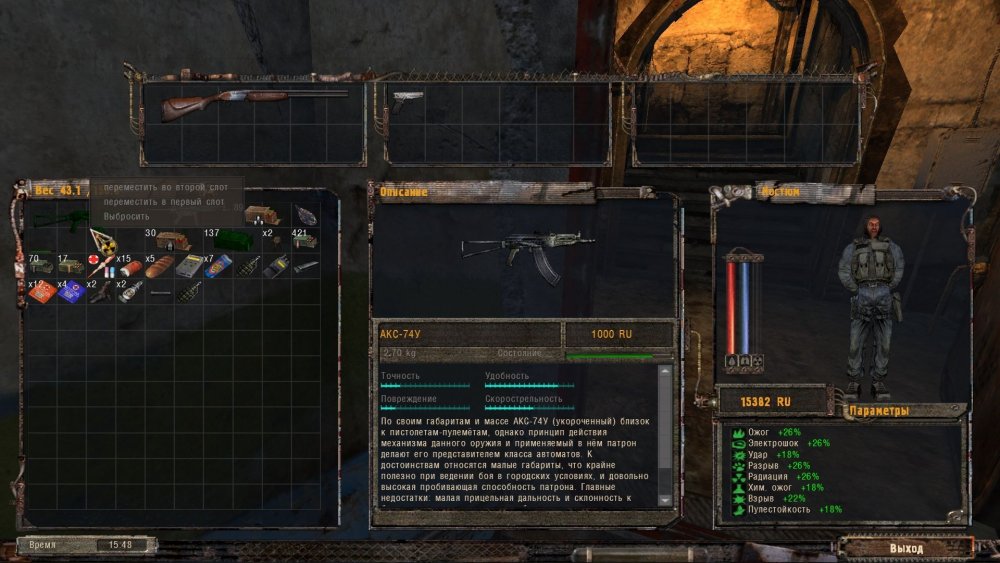Select the bread loaf stack in inventory
This screenshot has height=563, width=1000.
(159, 267)
